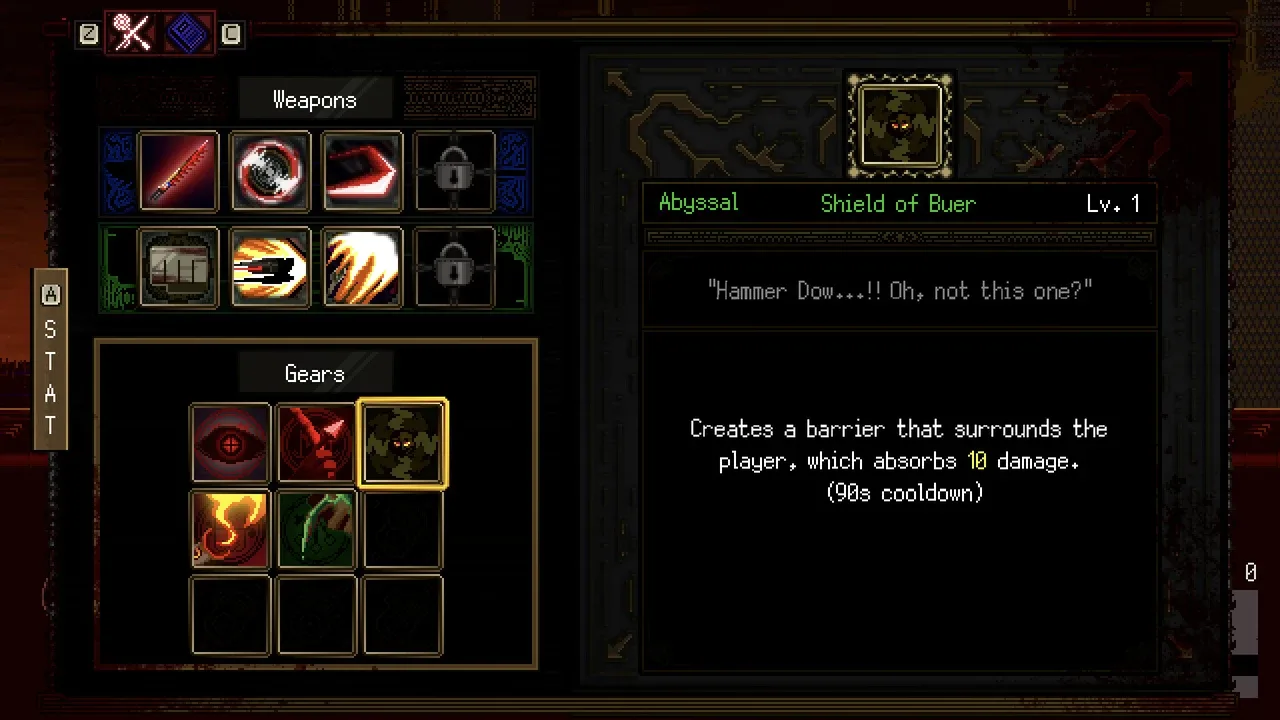1280x720 pixels.
Task: Choose the fiery claw slash weapon
Action: (x=362, y=267)
